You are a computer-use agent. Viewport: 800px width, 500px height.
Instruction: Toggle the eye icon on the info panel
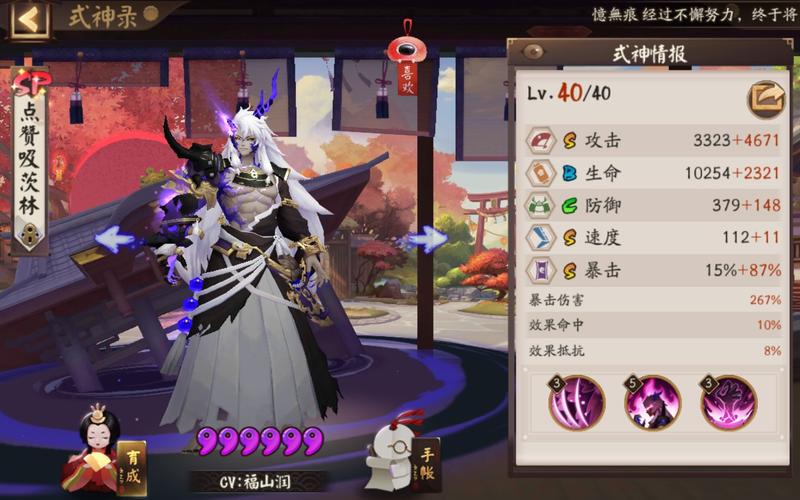[533, 52]
